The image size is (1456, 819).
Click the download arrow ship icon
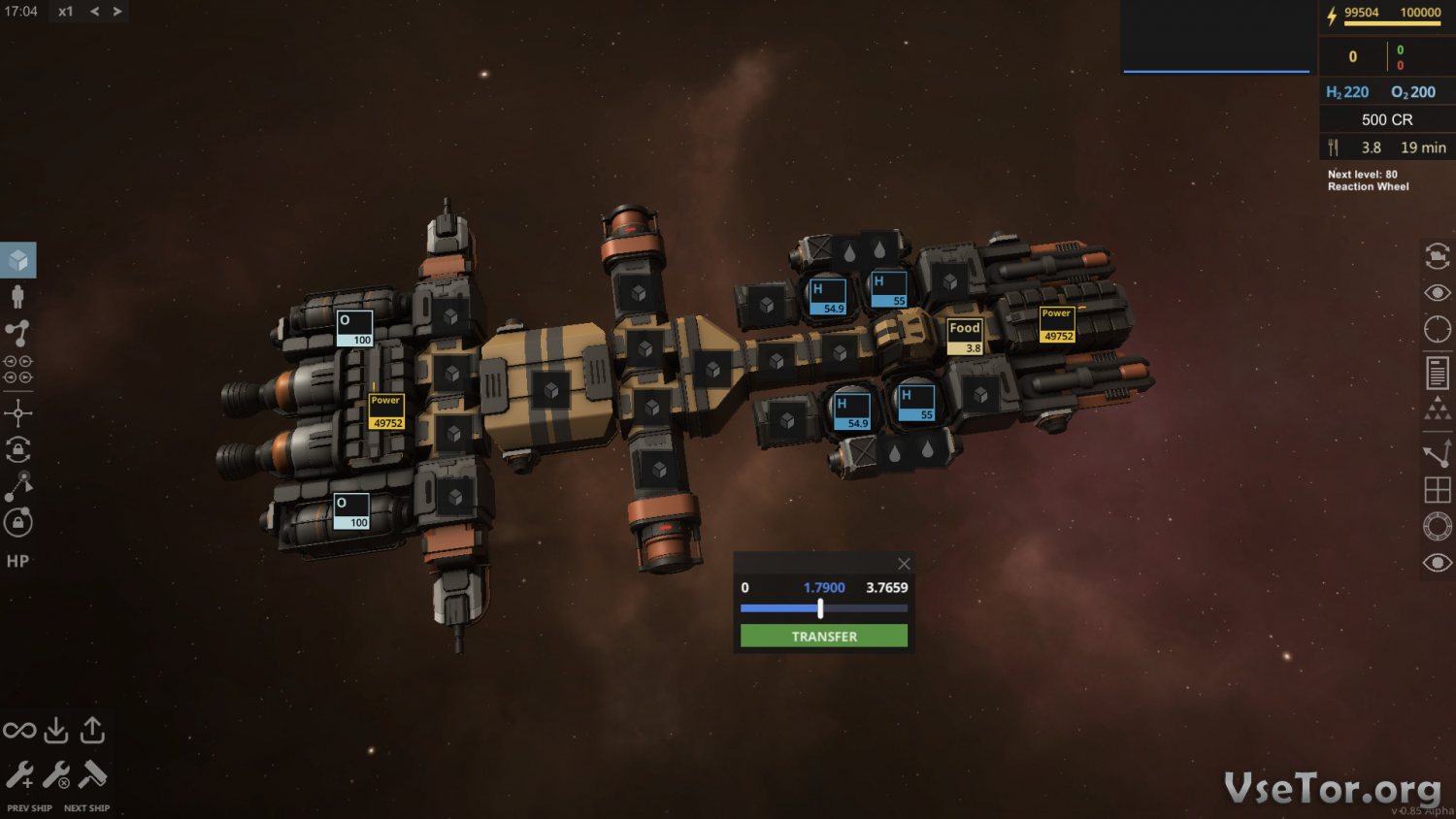click(56, 730)
